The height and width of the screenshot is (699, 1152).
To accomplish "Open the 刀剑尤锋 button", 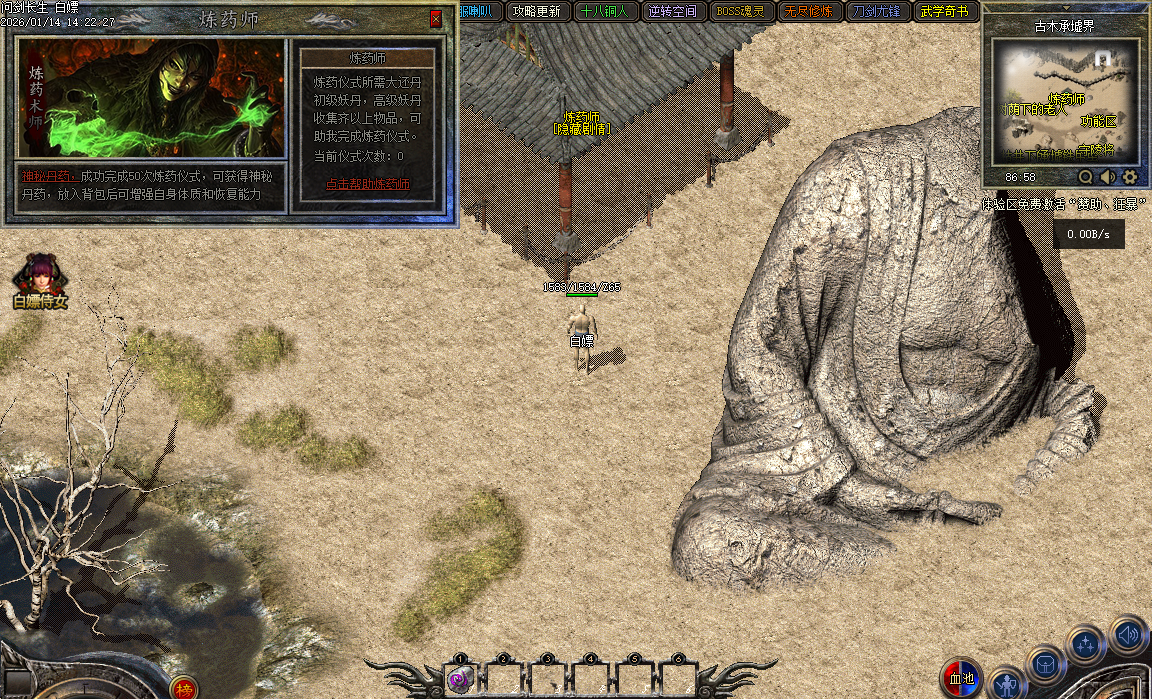I will coord(876,12).
